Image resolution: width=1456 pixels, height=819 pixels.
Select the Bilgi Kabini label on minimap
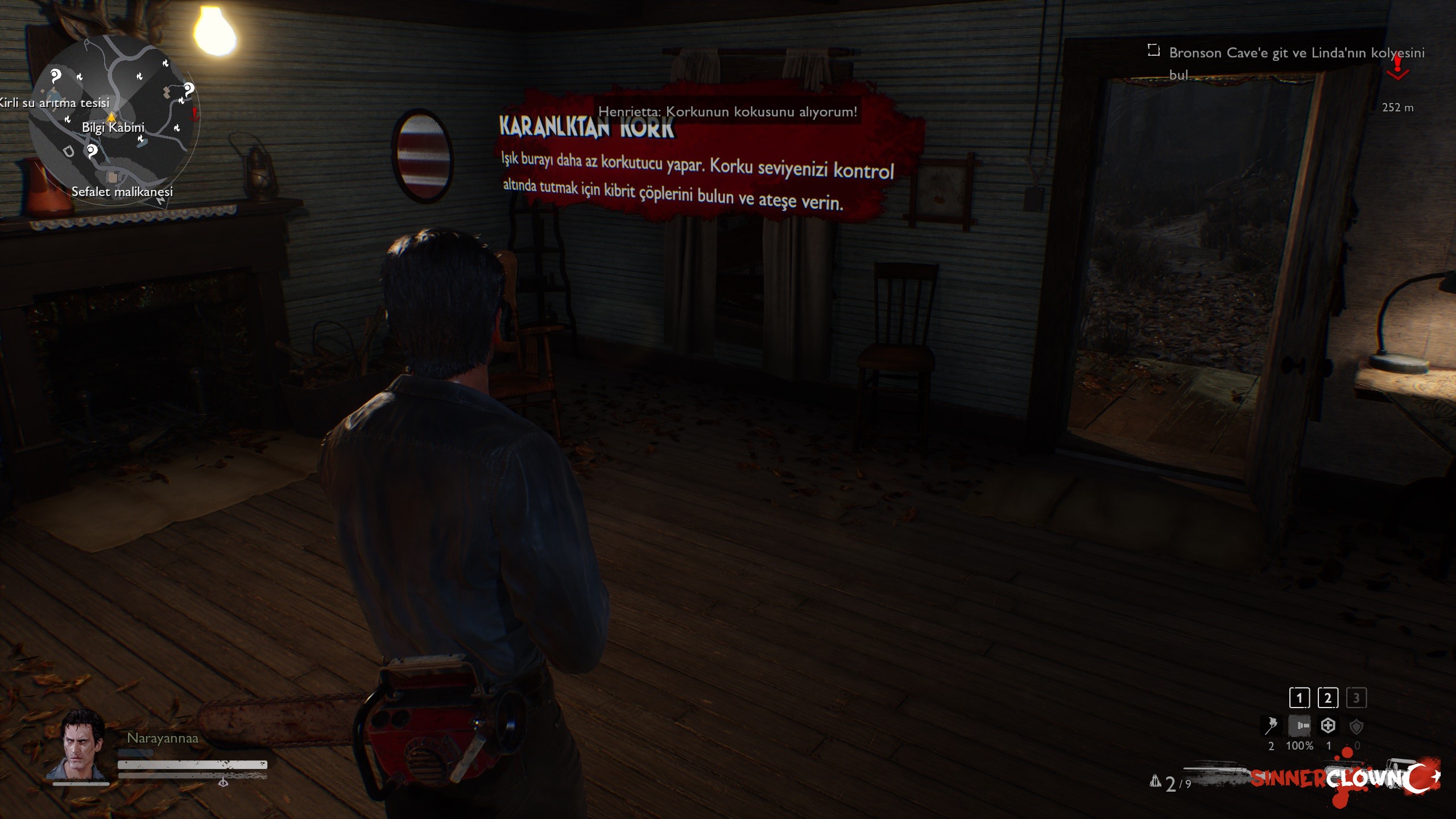(x=113, y=127)
